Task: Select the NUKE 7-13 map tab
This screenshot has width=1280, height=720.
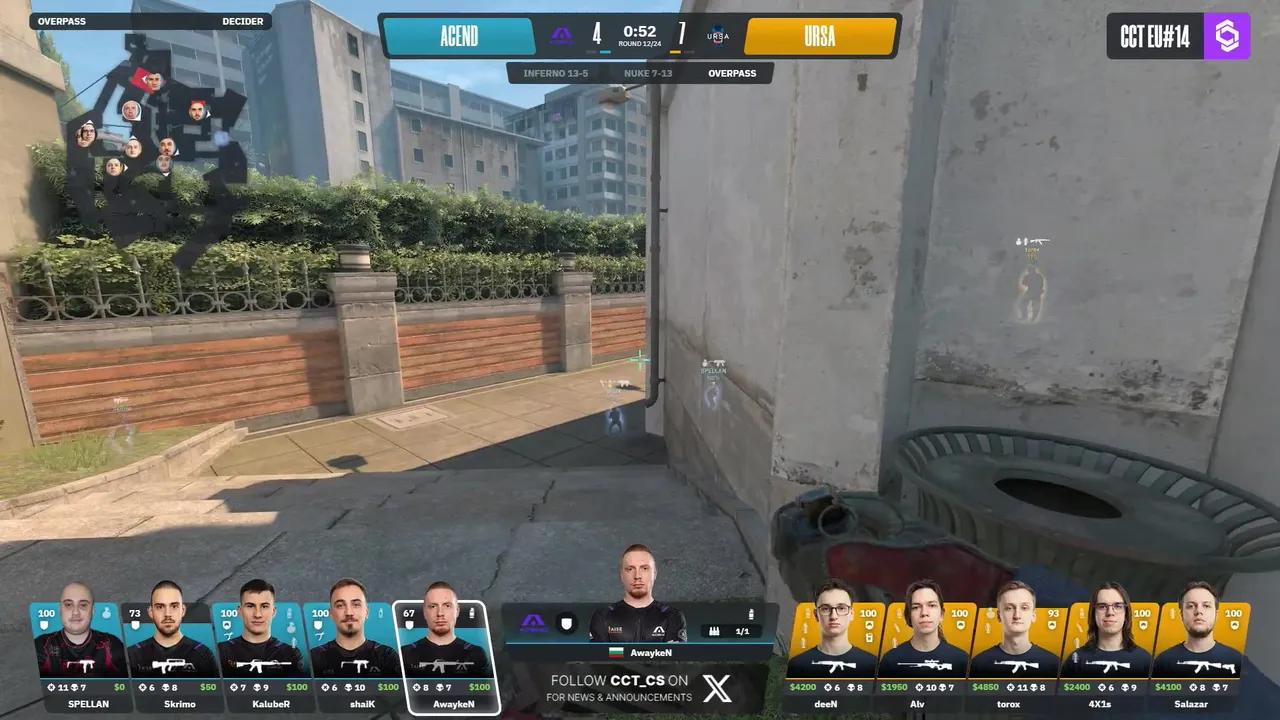Action: tap(647, 72)
